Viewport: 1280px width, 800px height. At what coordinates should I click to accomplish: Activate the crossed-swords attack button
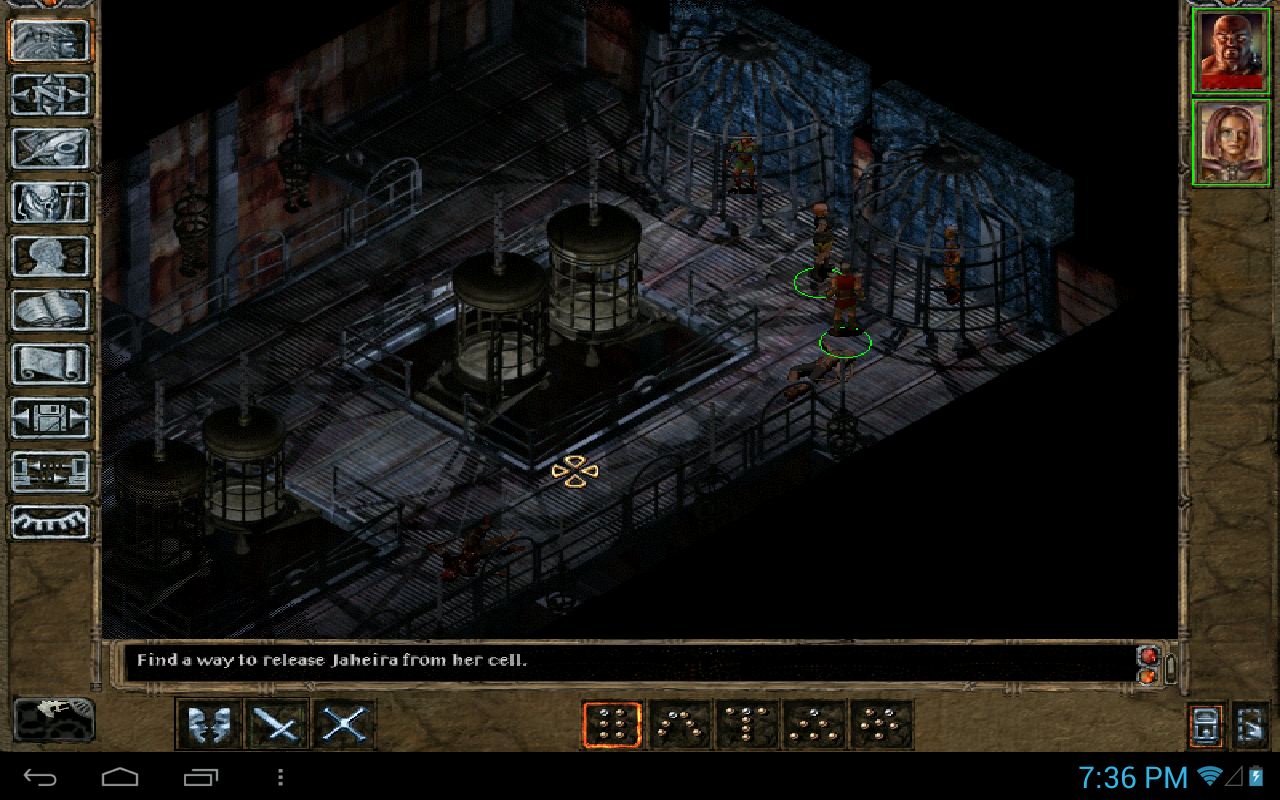point(277,724)
